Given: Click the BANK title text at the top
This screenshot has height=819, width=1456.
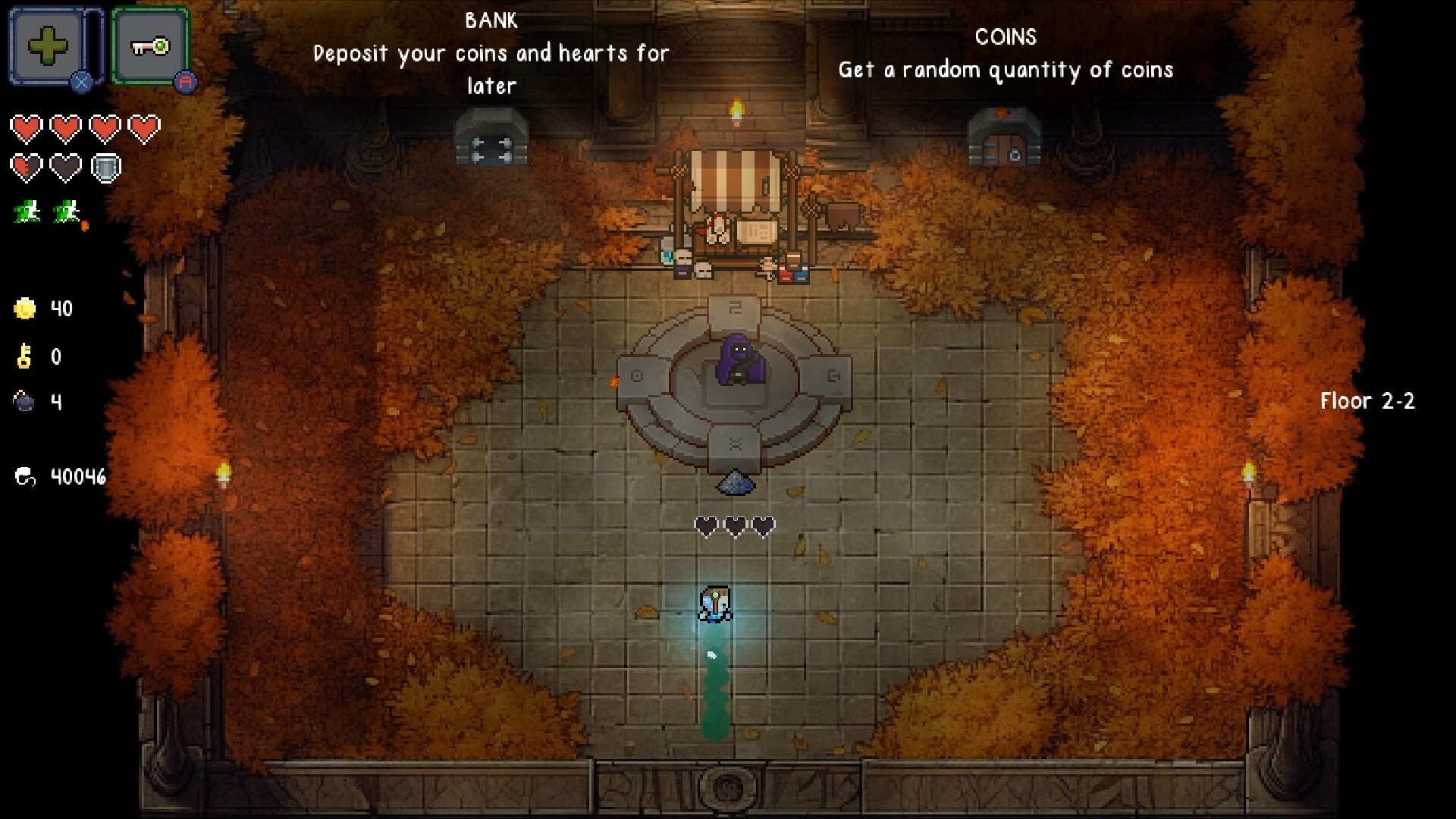Looking at the screenshot, I should pos(491,20).
